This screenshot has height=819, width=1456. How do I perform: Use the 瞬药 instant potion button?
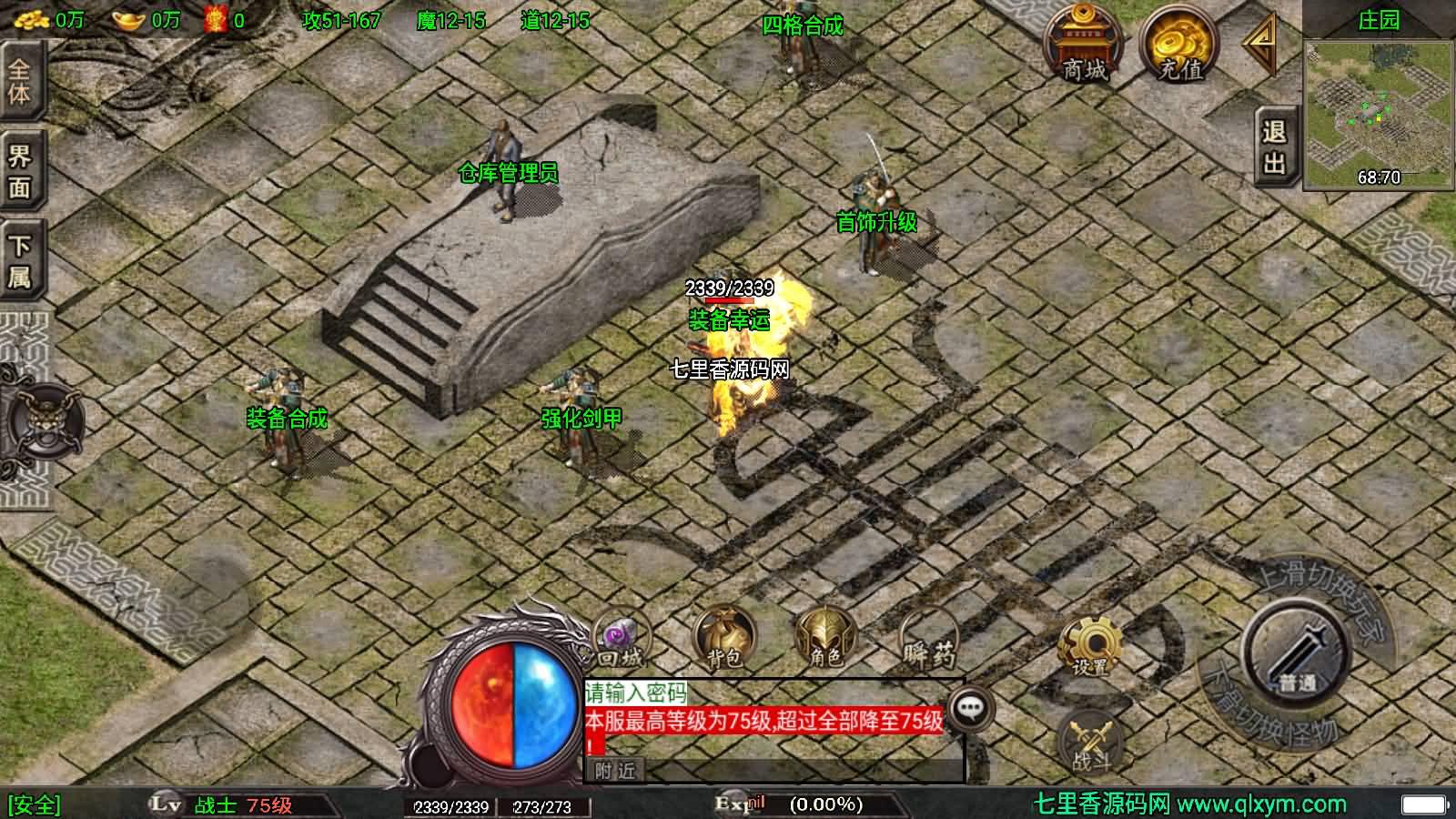(929, 639)
